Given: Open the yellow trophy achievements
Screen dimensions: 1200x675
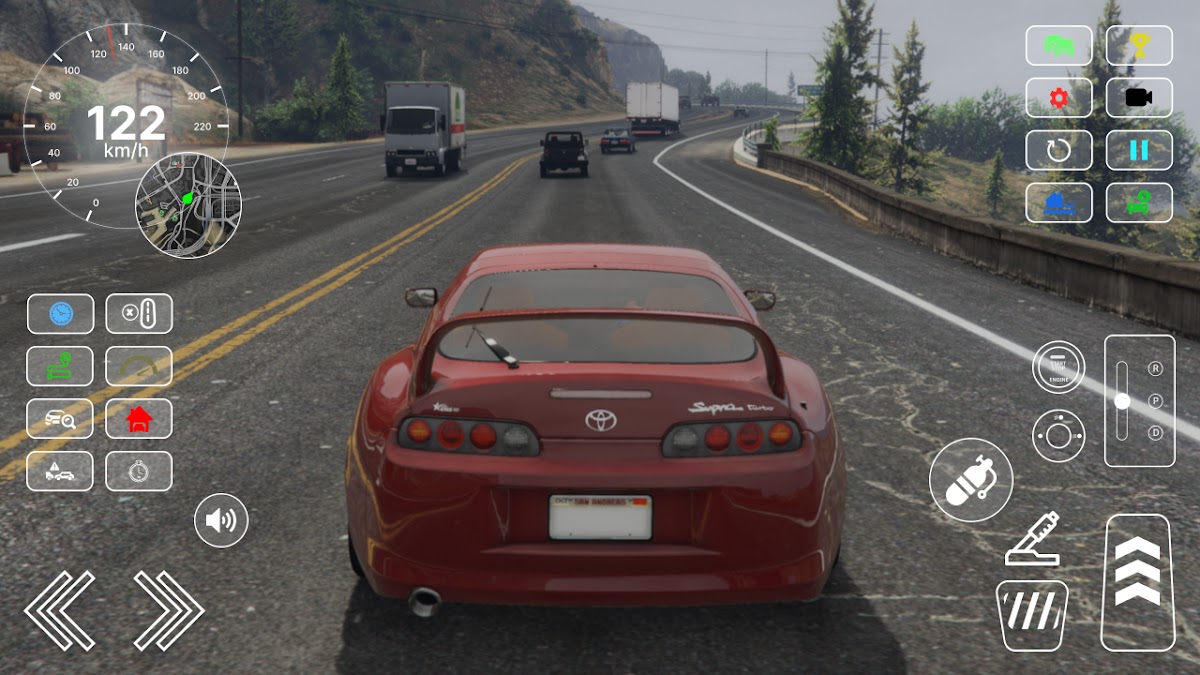Looking at the screenshot, I should [1139, 45].
